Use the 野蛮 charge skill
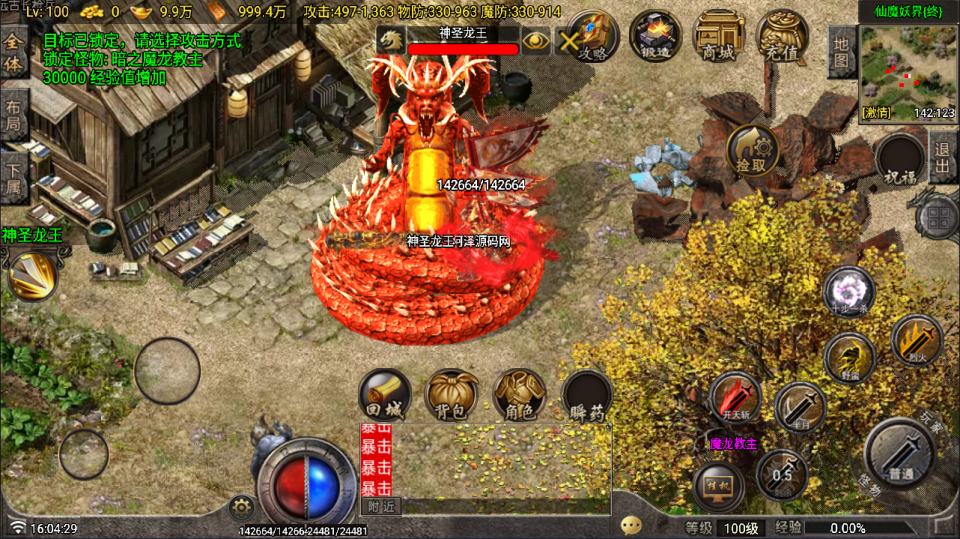Viewport: 960px width, 539px height. [x=849, y=357]
